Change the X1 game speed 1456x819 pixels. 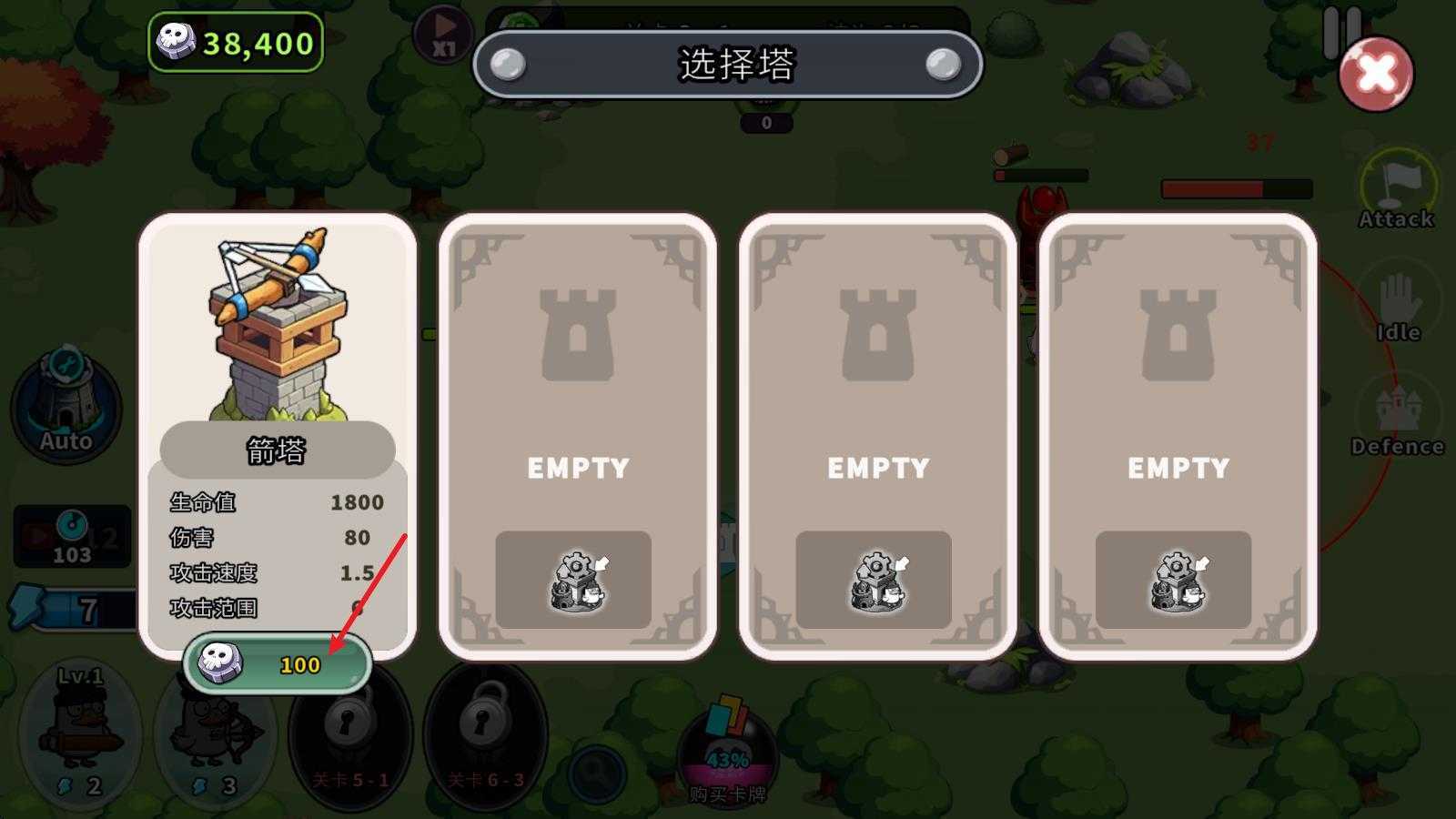coord(443,35)
